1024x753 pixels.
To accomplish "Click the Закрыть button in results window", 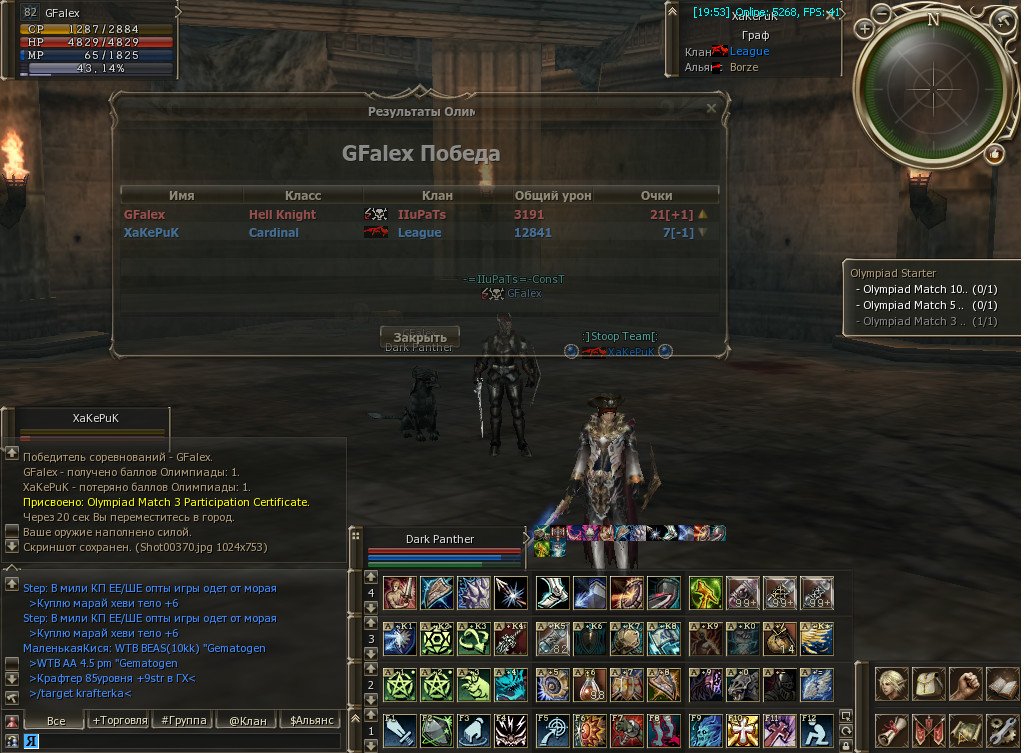I will tap(420, 337).
